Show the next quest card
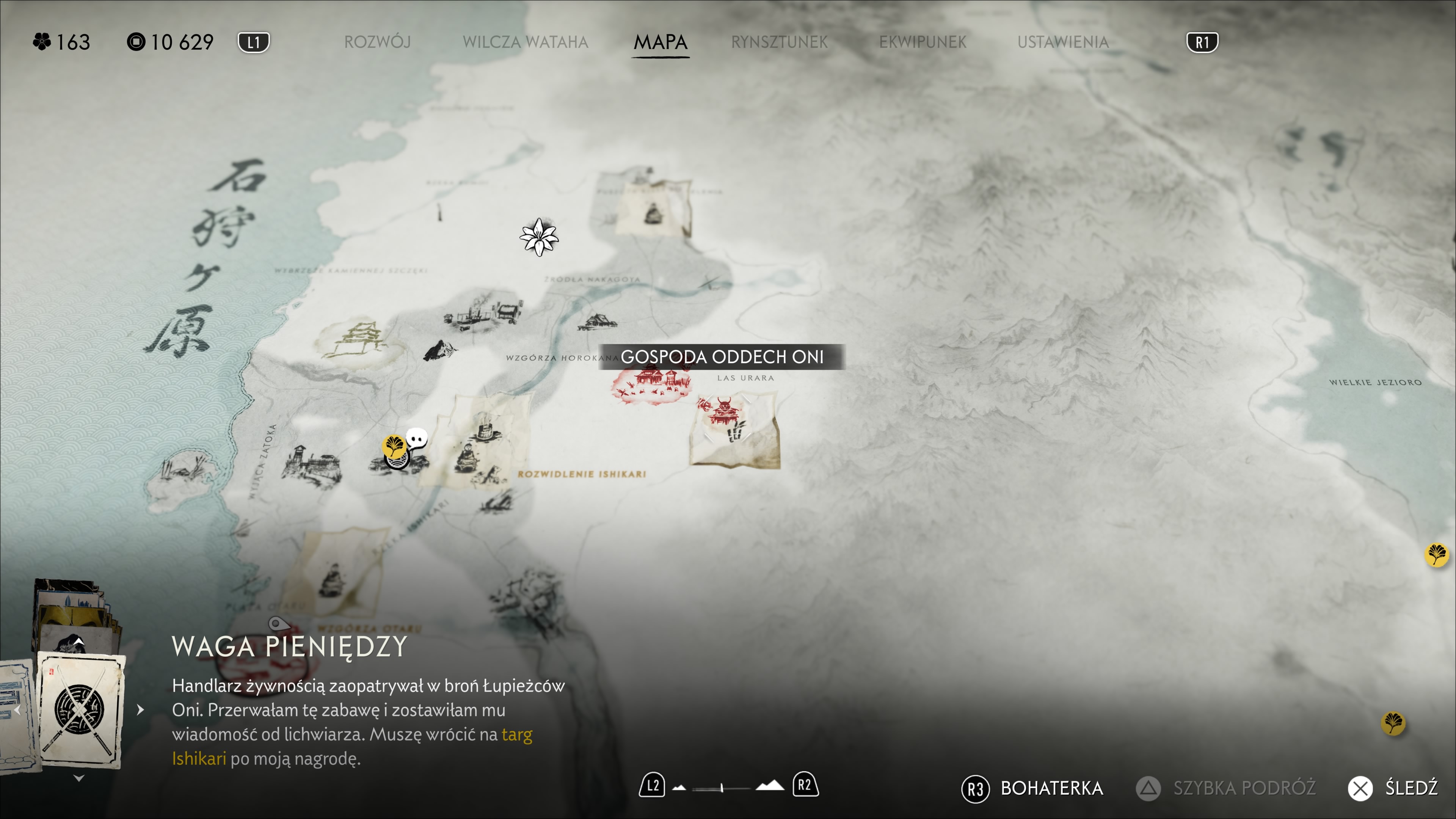 click(141, 710)
